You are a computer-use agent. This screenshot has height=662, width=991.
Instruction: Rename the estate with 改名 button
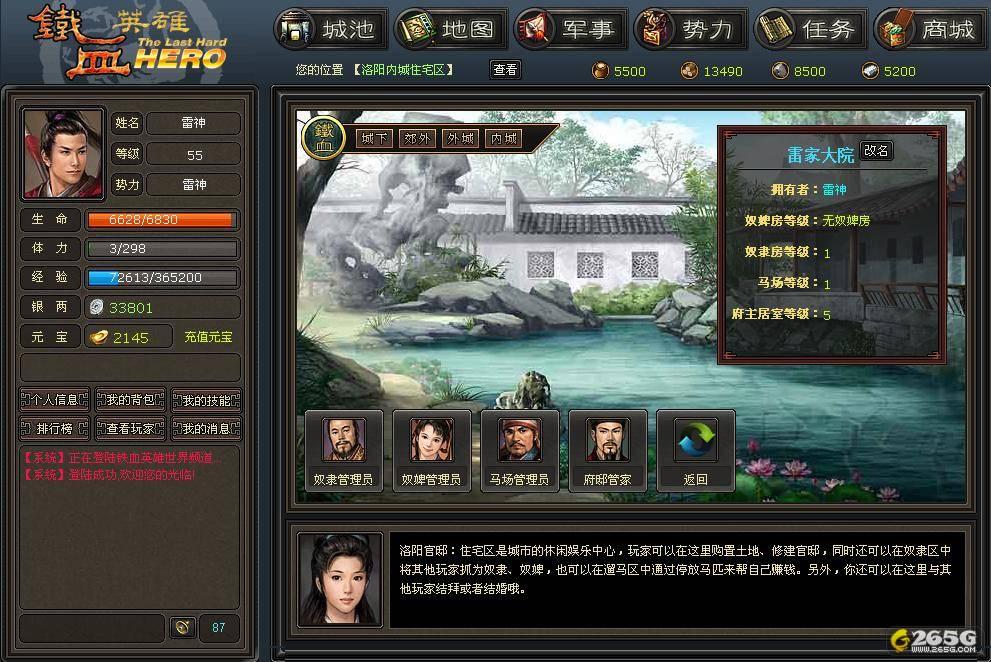[876, 151]
